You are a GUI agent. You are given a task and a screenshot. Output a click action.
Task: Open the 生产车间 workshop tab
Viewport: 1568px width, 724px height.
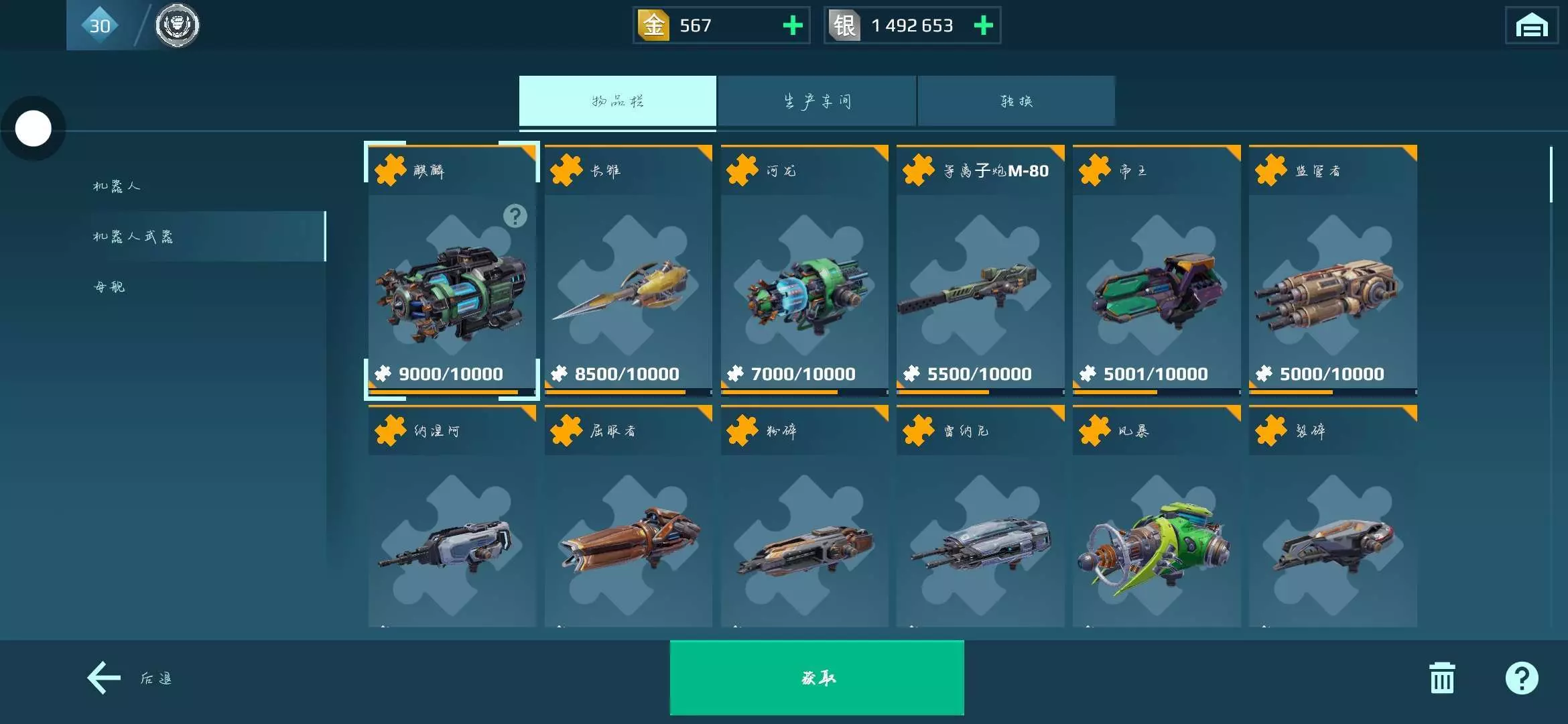point(816,101)
